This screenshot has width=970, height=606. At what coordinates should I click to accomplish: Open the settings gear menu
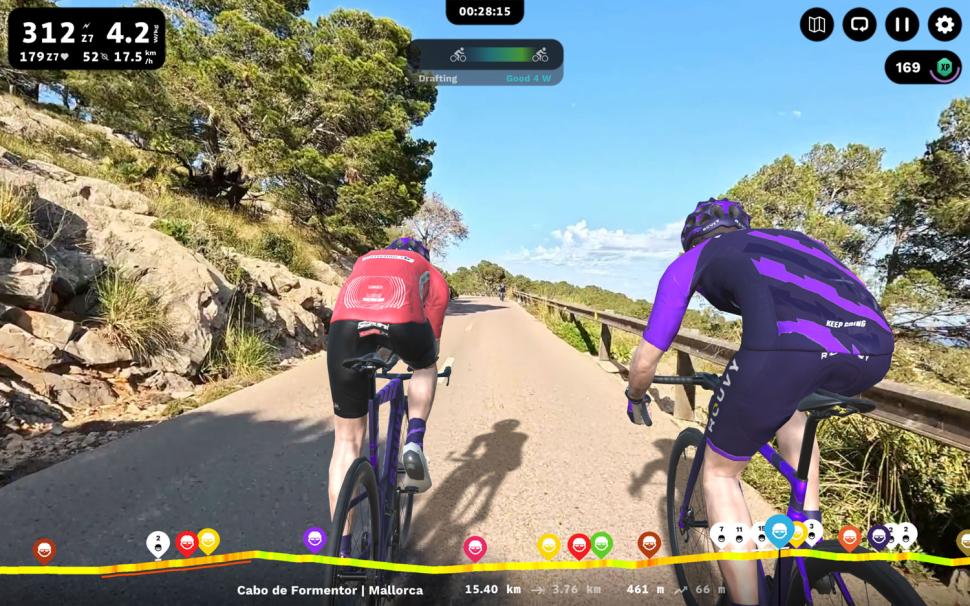(944, 24)
